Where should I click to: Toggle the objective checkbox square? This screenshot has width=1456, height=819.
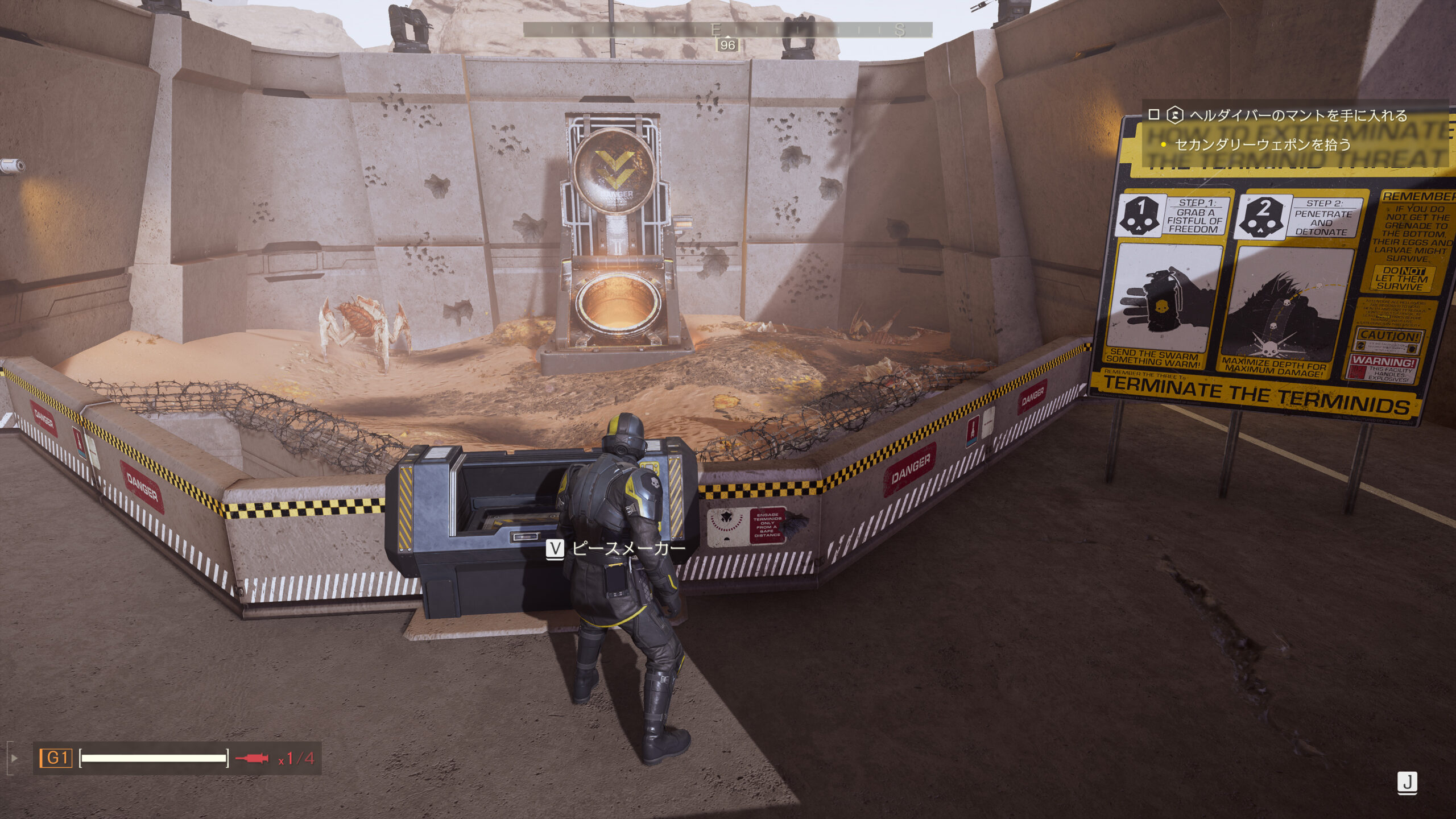point(1154,115)
